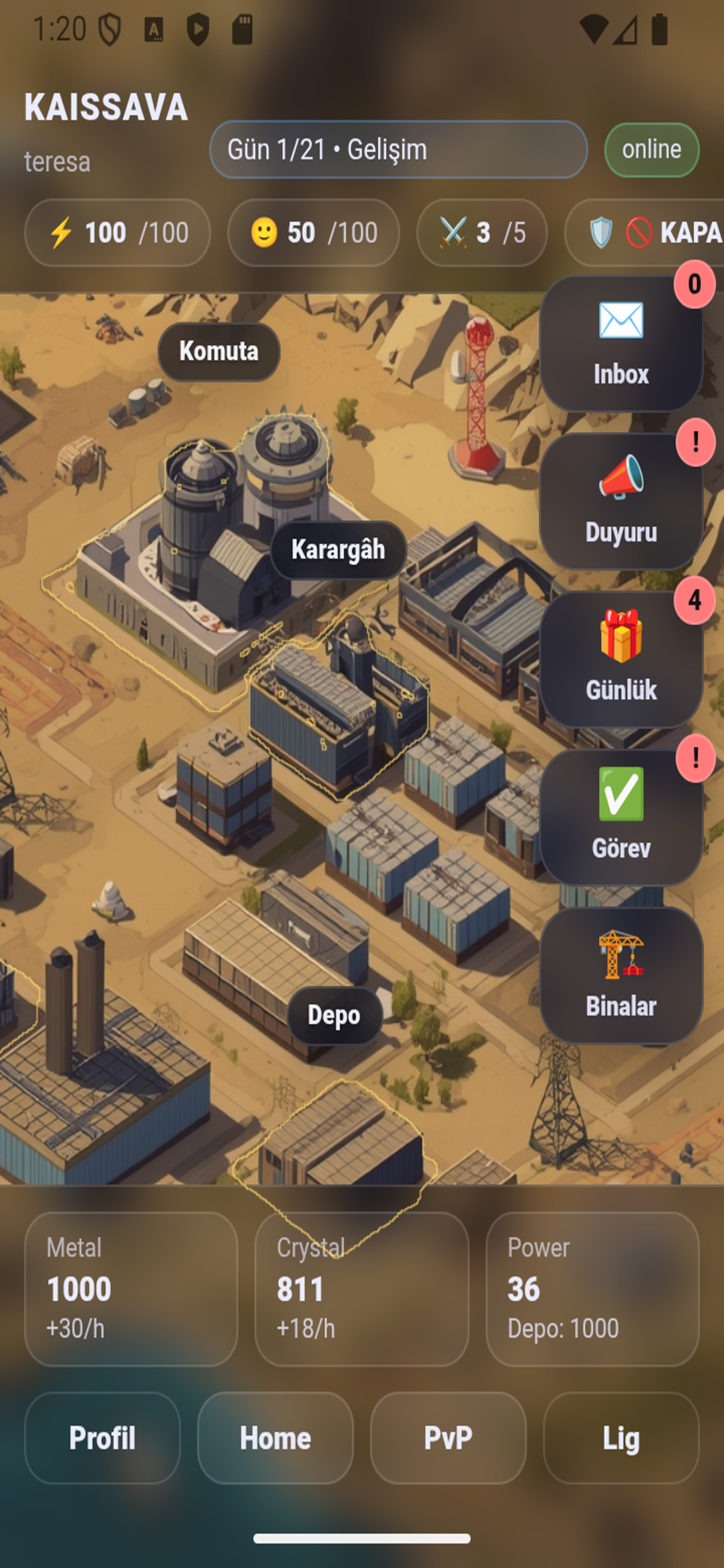Open the Inbox mail panel

[621, 344]
